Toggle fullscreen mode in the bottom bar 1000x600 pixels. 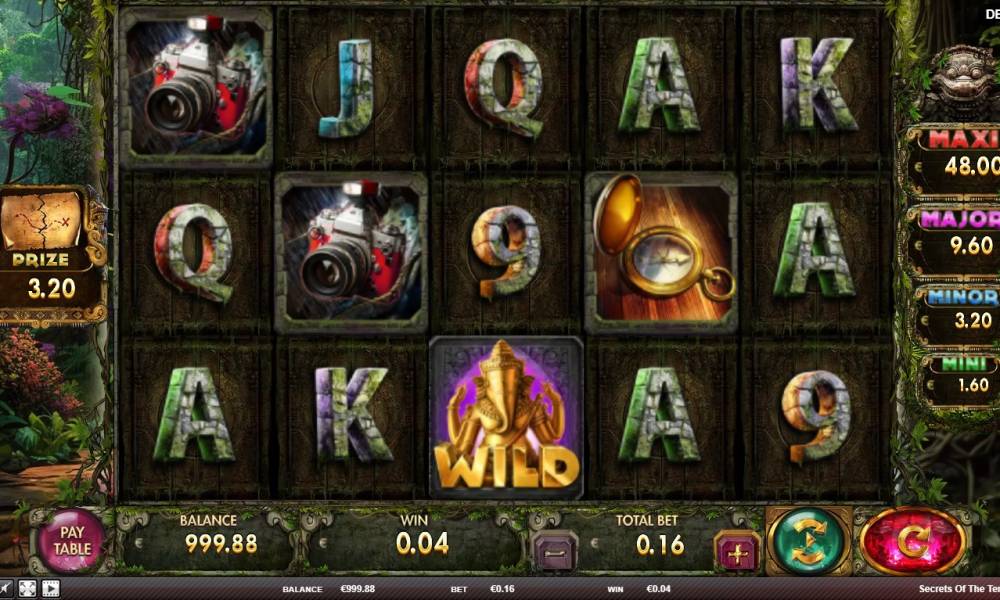pyautogui.click(x=28, y=589)
